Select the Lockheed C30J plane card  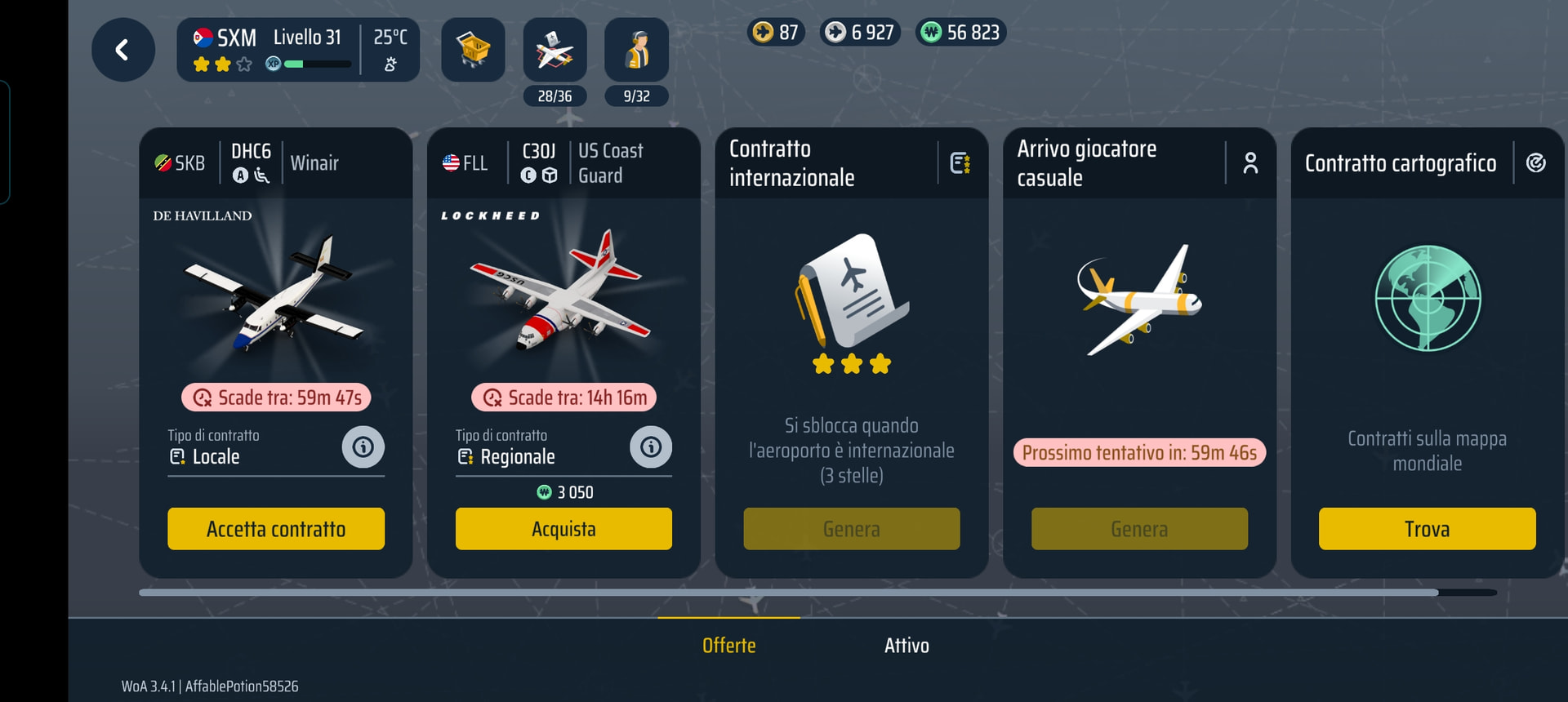pyautogui.click(x=563, y=294)
